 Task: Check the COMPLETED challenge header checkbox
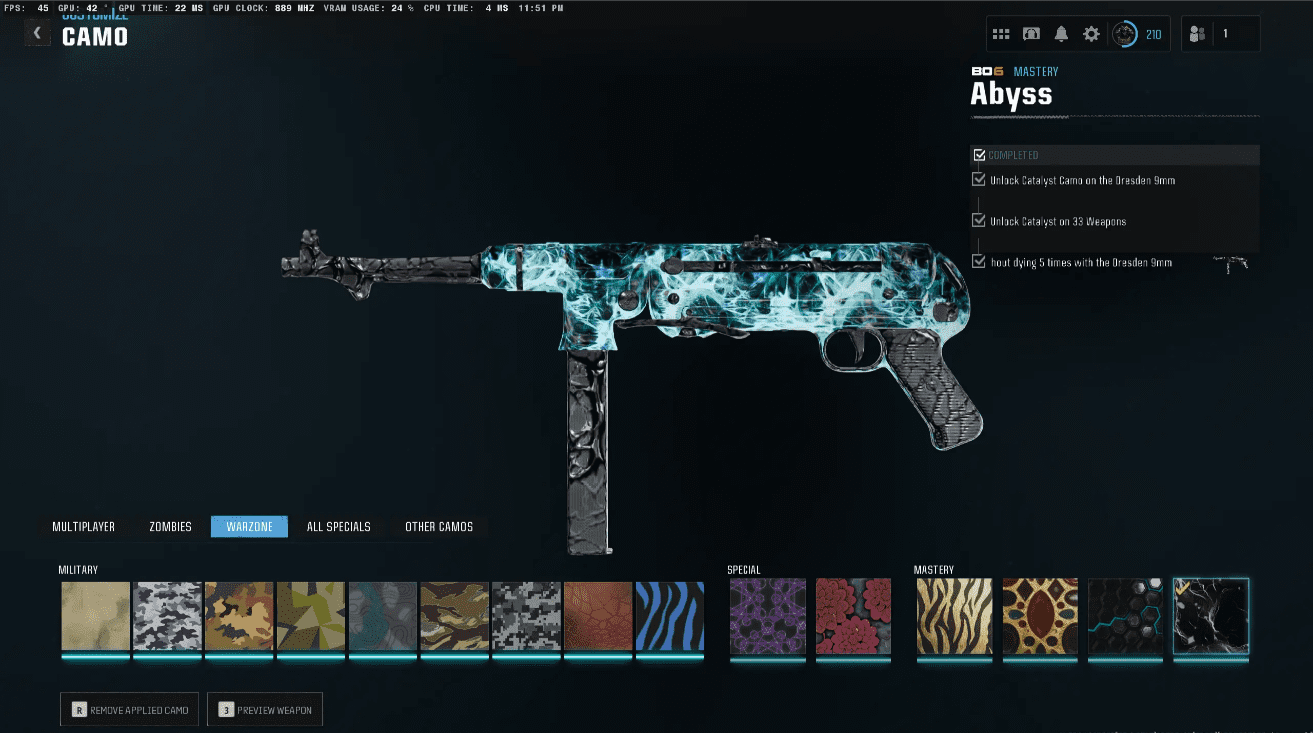979,154
